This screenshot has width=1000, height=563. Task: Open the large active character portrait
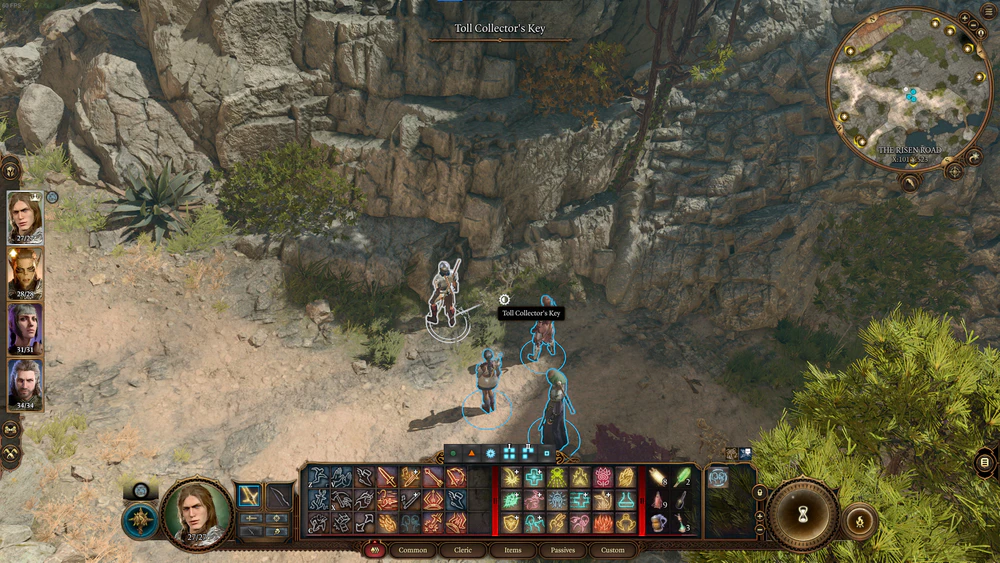(x=196, y=514)
